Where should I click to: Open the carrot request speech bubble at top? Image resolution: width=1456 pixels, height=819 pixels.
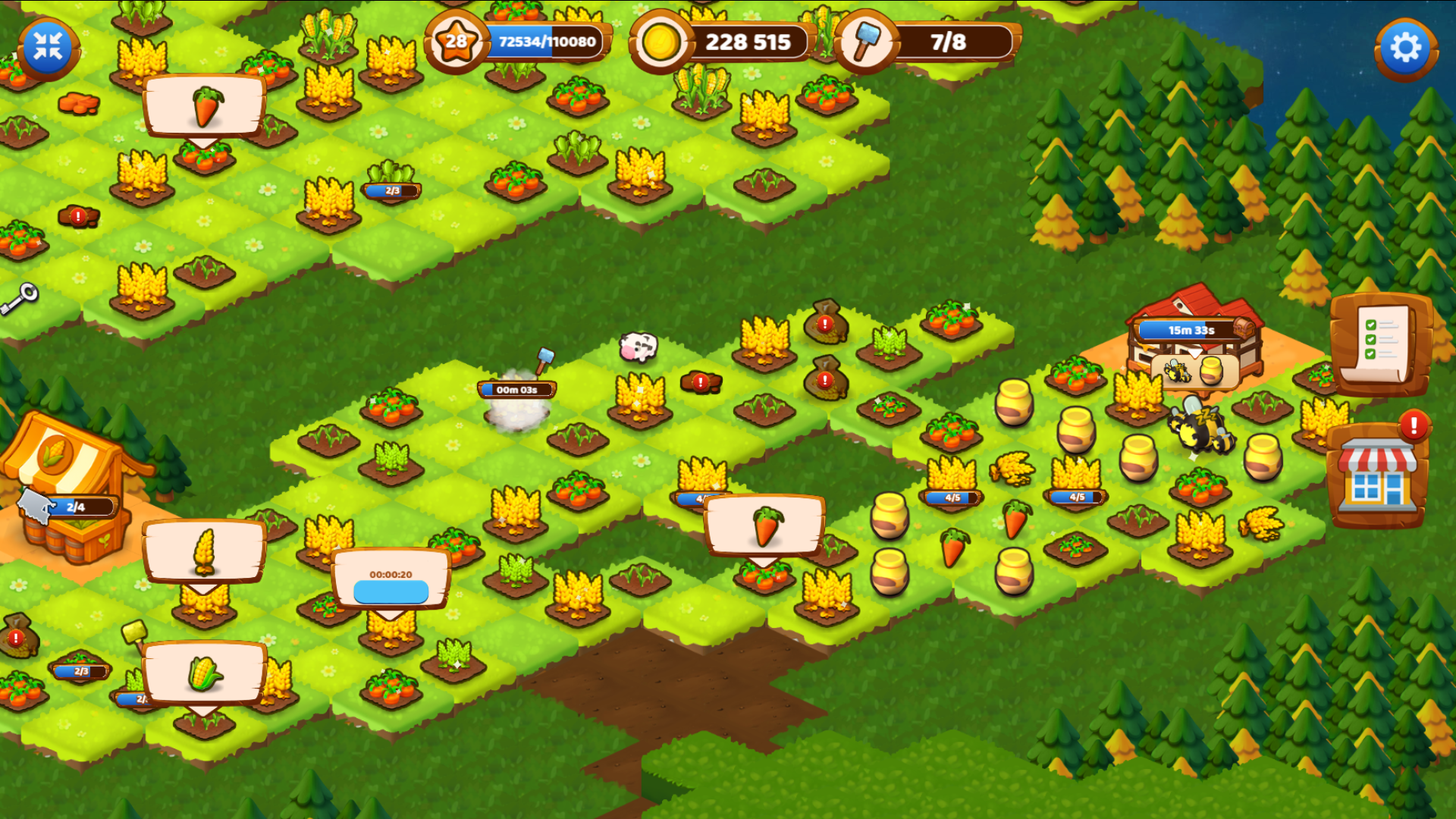(x=203, y=106)
